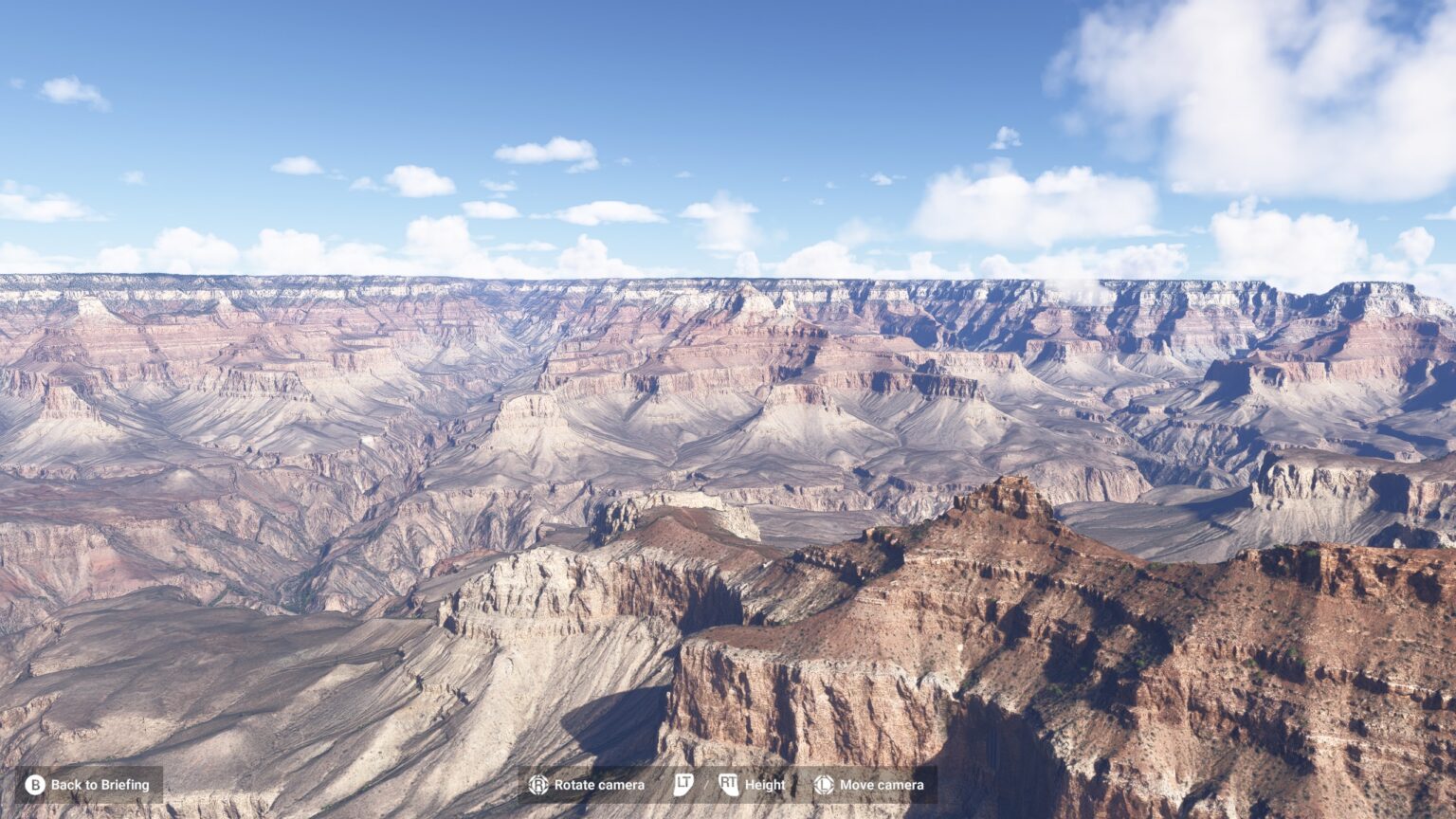Click the circular icon before Rotate camera
1456x819 pixels.
click(537, 785)
